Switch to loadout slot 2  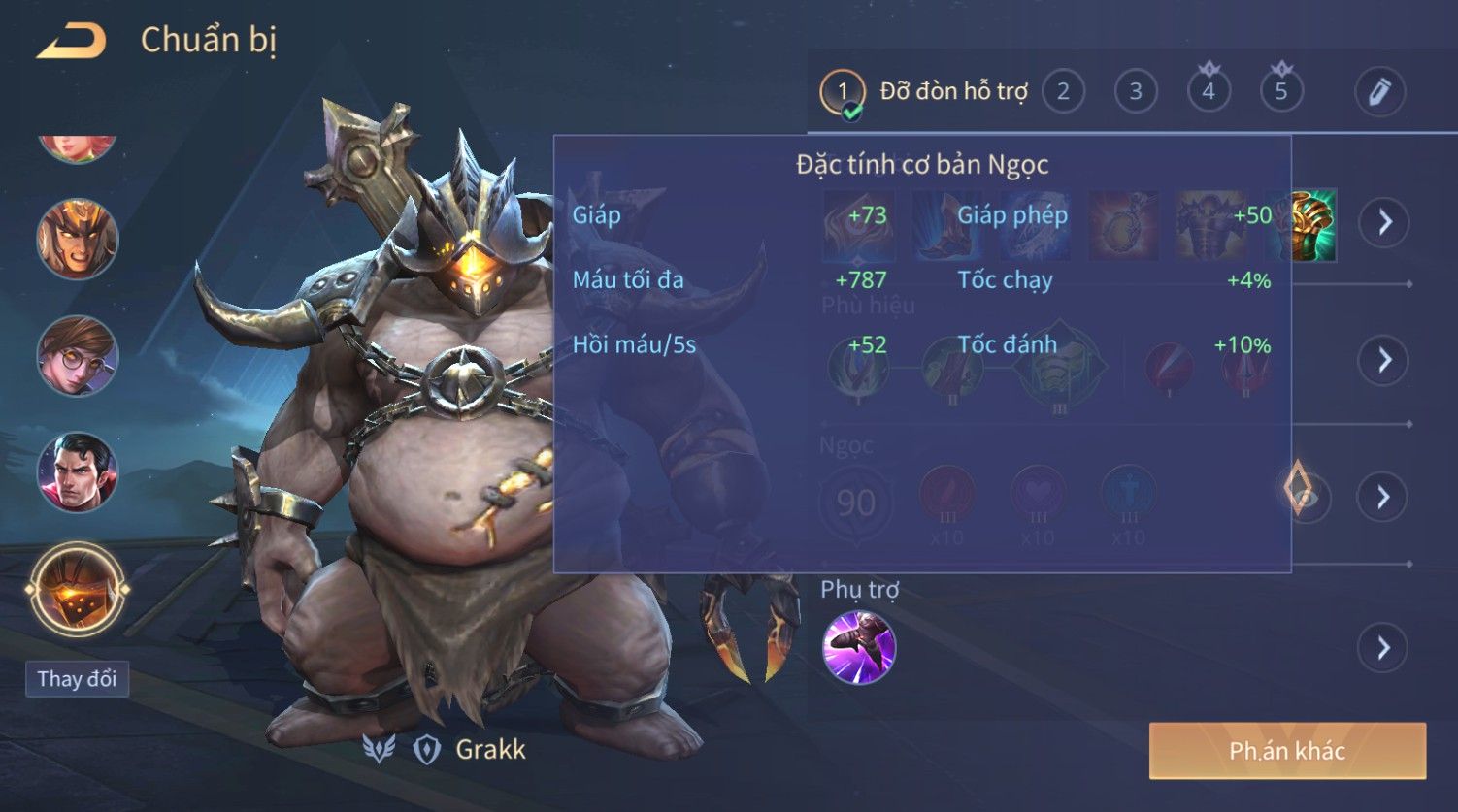(x=1063, y=92)
